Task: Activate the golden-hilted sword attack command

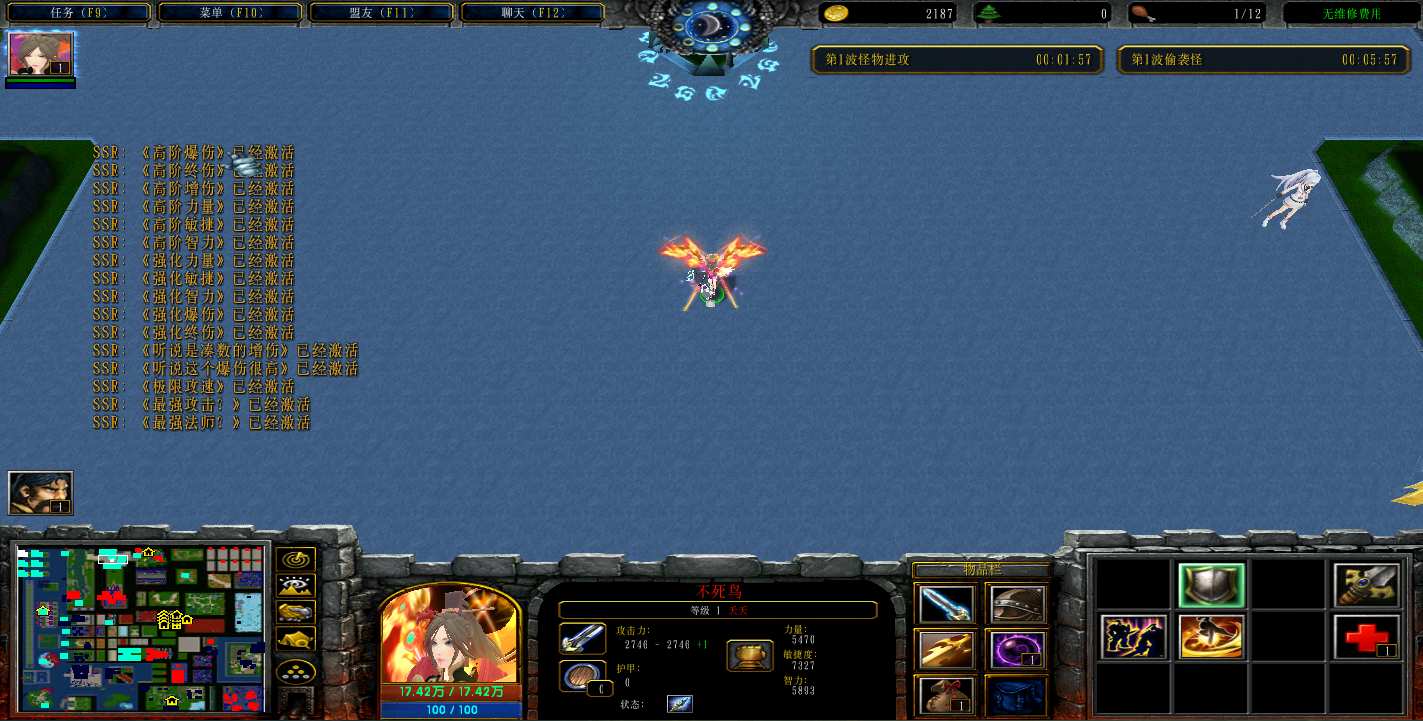Action: point(1366,586)
